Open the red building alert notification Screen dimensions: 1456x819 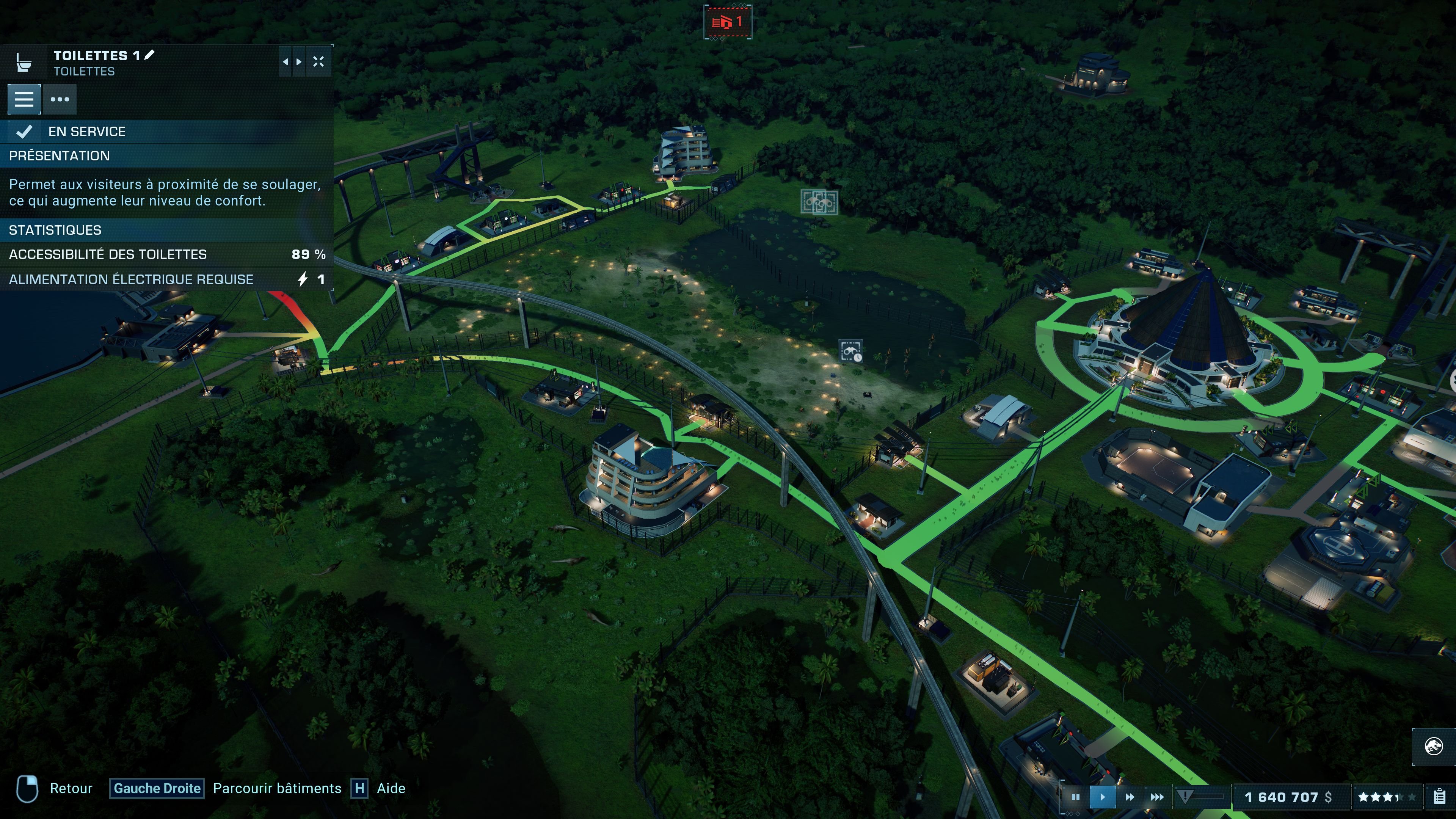[x=728, y=23]
